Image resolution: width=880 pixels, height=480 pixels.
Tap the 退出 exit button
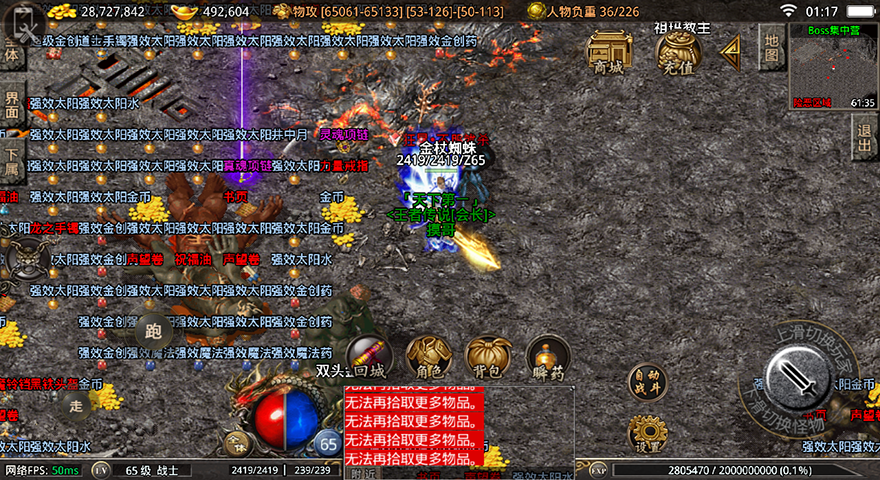click(864, 137)
